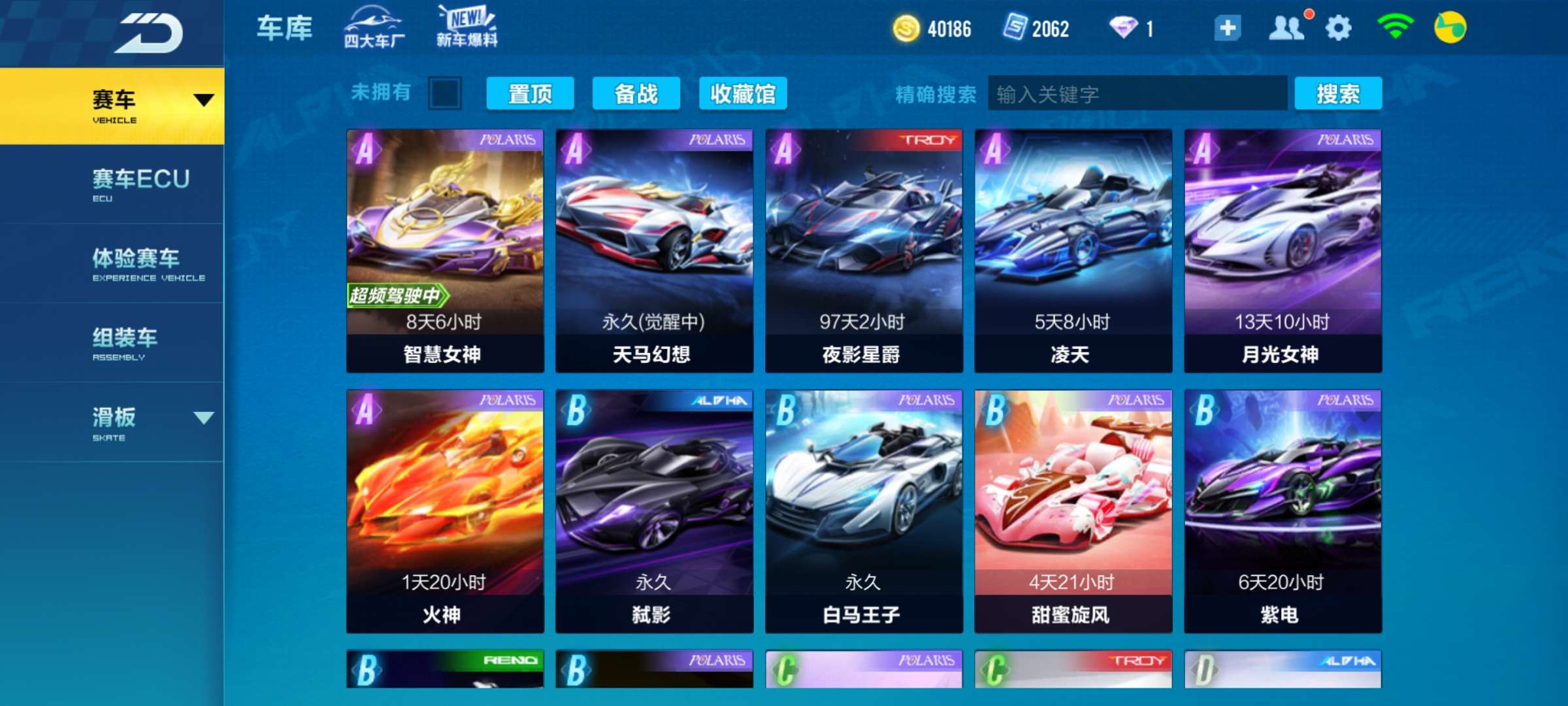Enable the 置顶 pin option
The width and height of the screenshot is (1568, 706).
(530, 94)
